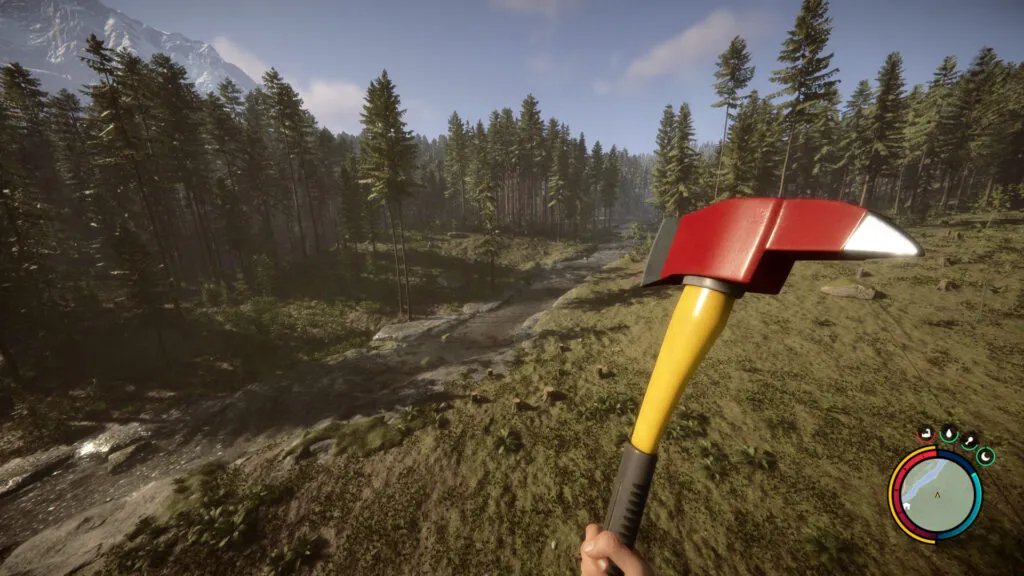Click the white cave marker on minimap
Viewport: 1024px width, 576px height.
[x=906, y=506]
